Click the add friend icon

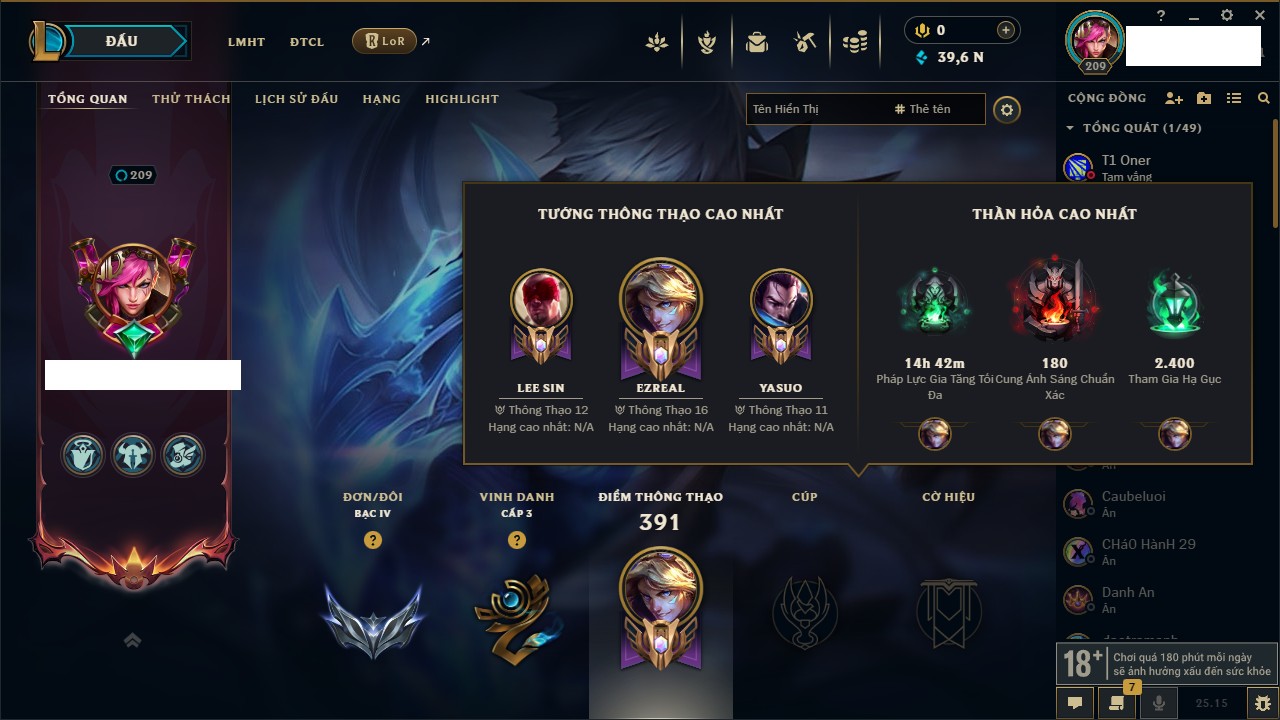click(x=1174, y=98)
